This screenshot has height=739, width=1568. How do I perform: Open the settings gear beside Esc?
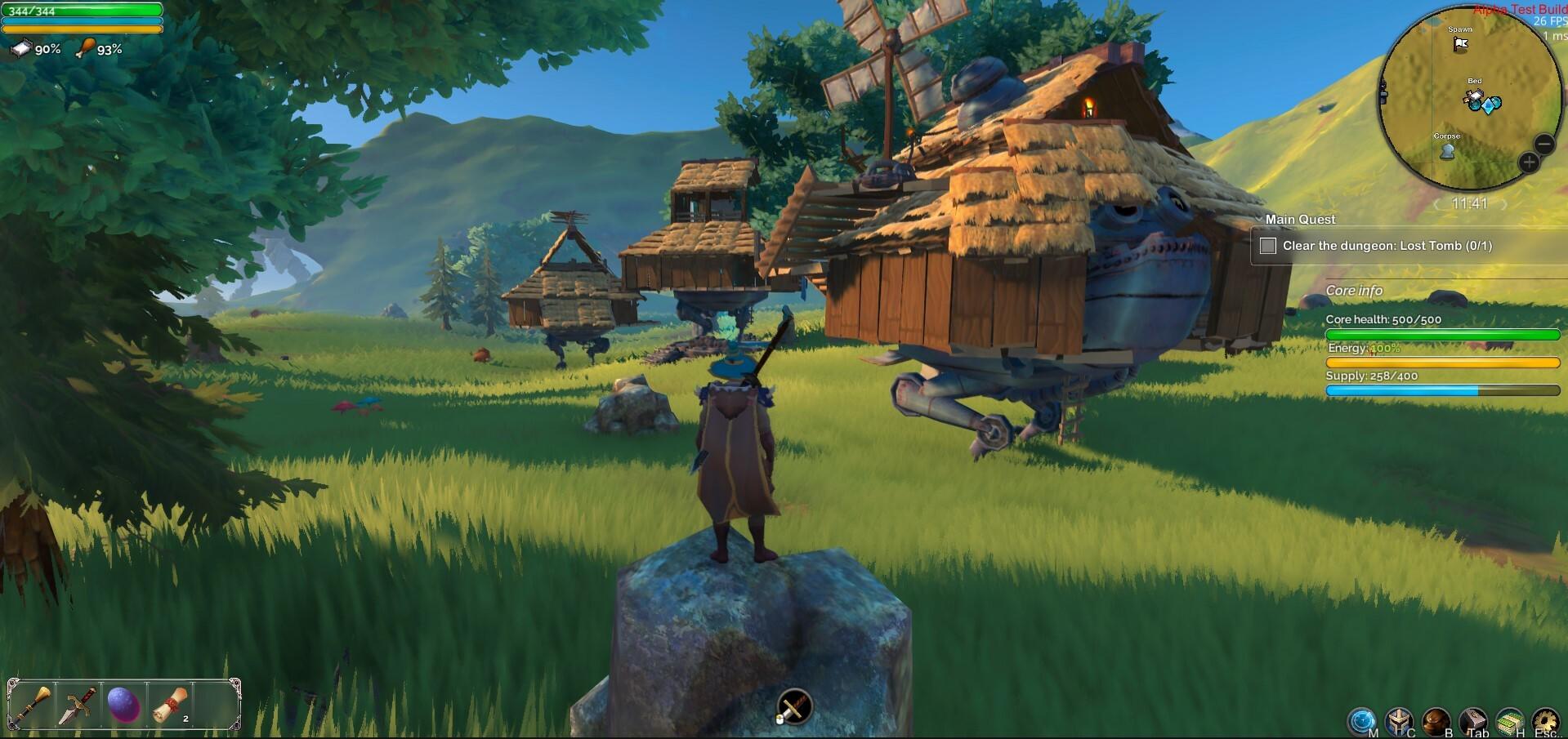coord(1546,719)
